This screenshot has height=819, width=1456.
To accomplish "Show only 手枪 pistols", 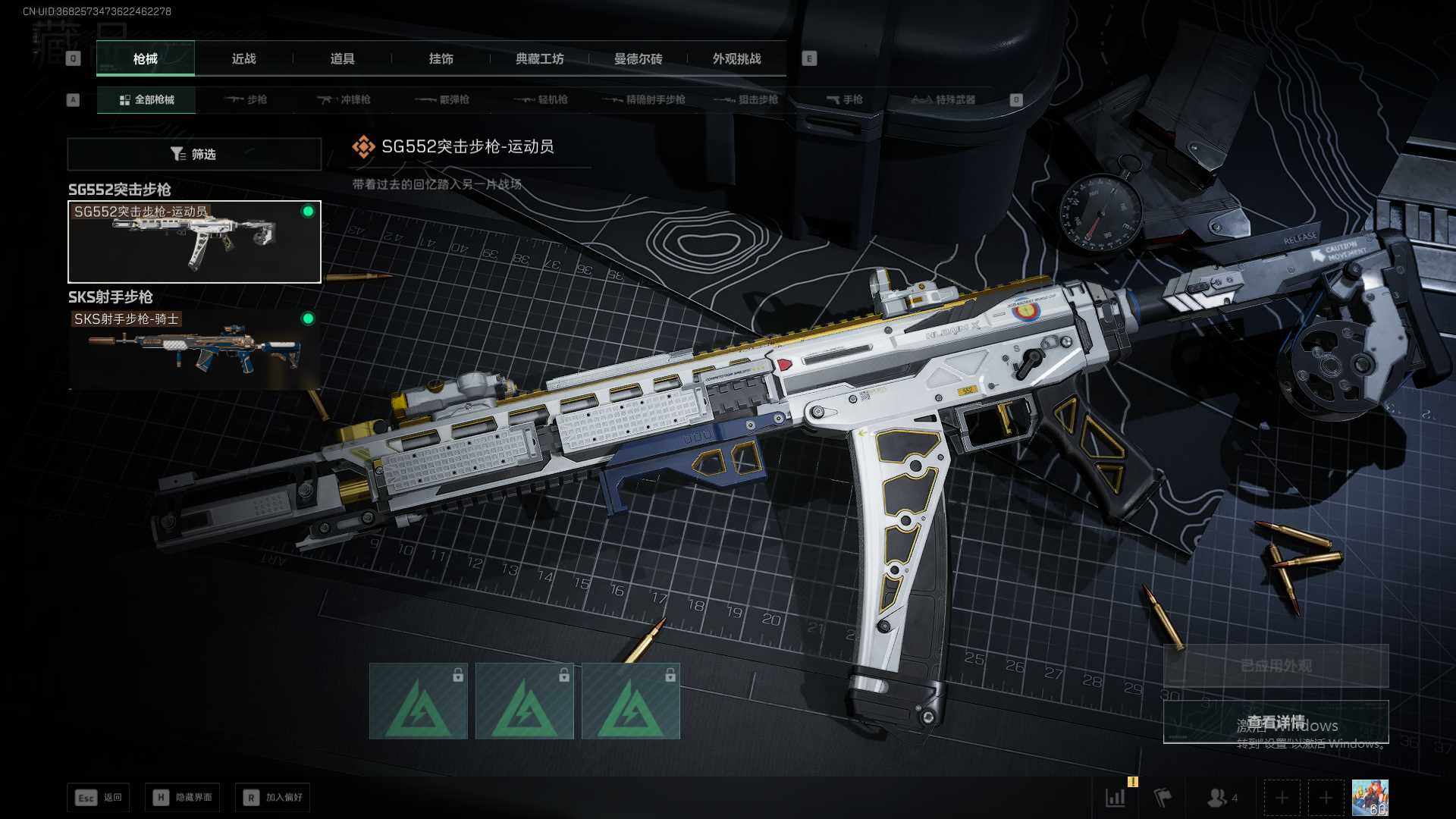I will 845,99.
